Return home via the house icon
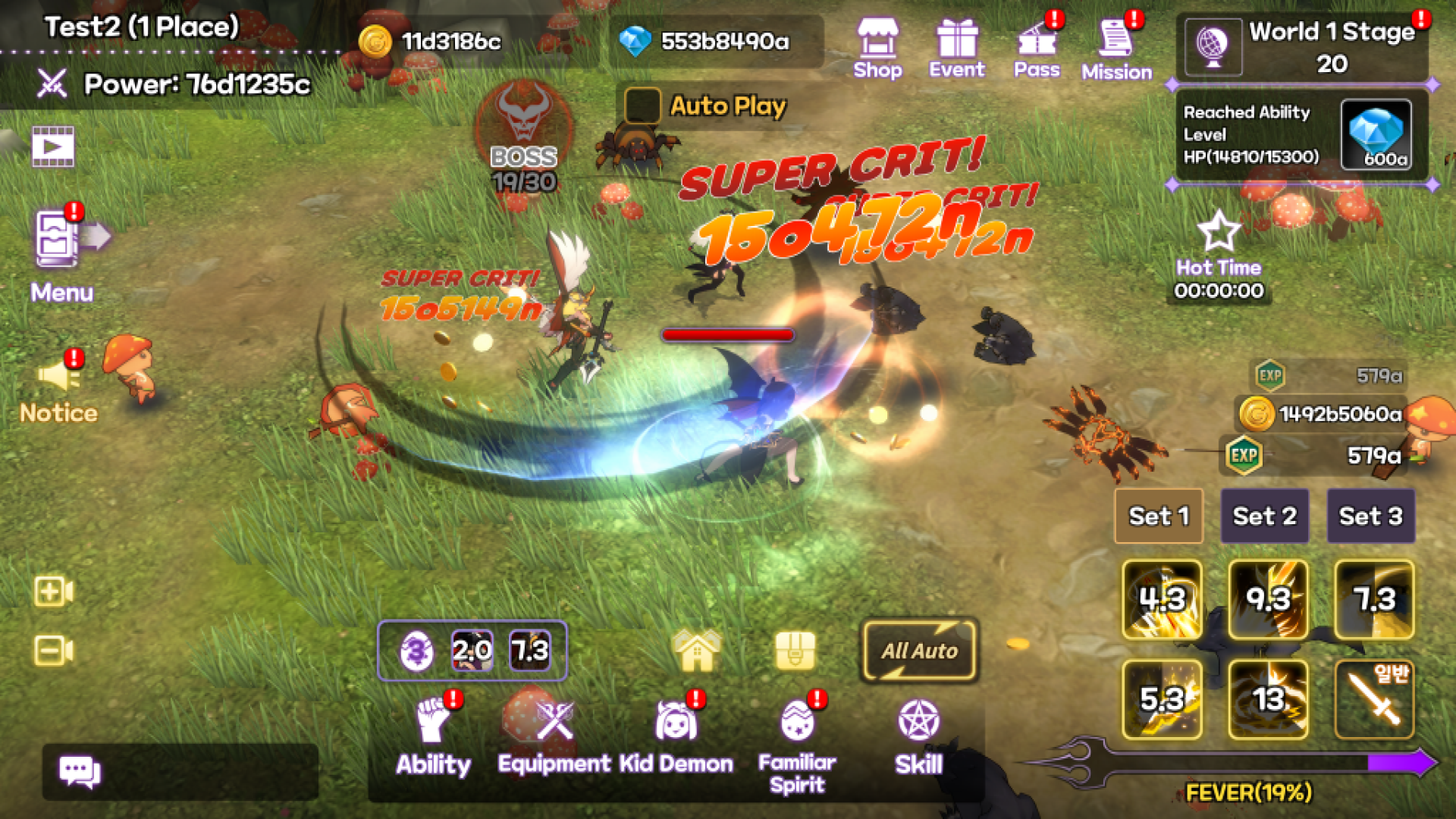 coord(695,651)
